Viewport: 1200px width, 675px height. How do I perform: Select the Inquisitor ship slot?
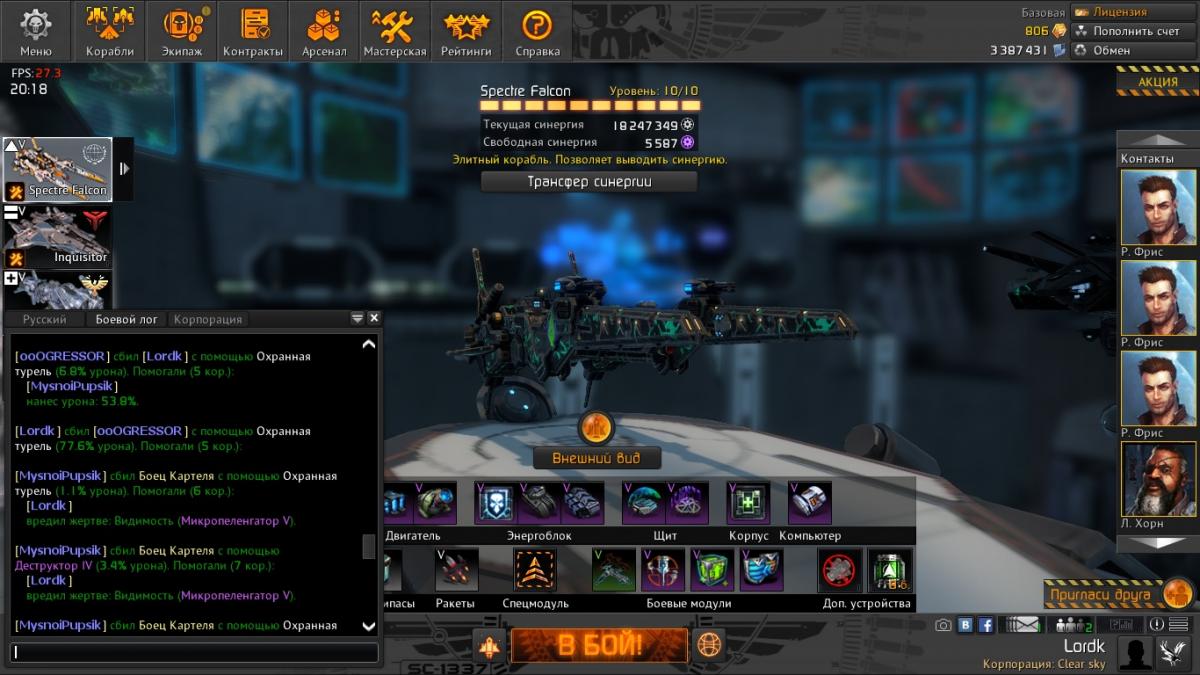pos(58,237)
